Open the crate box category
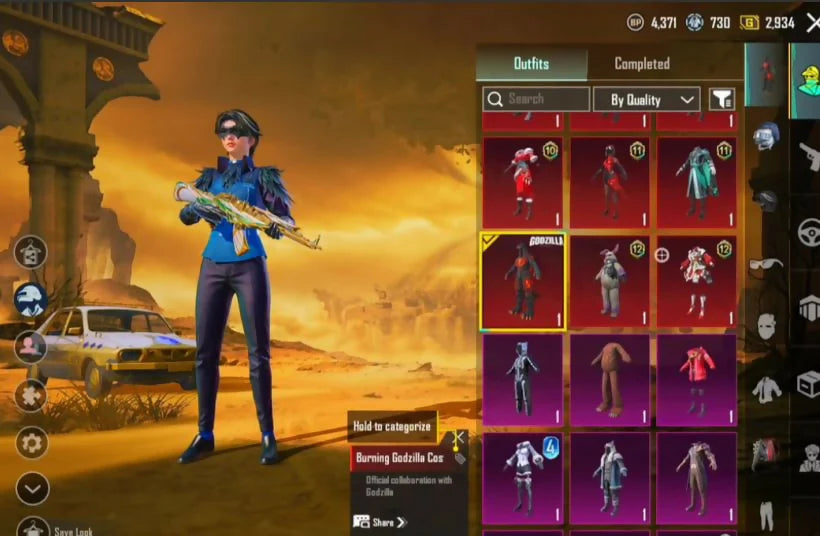 point(808,383)
